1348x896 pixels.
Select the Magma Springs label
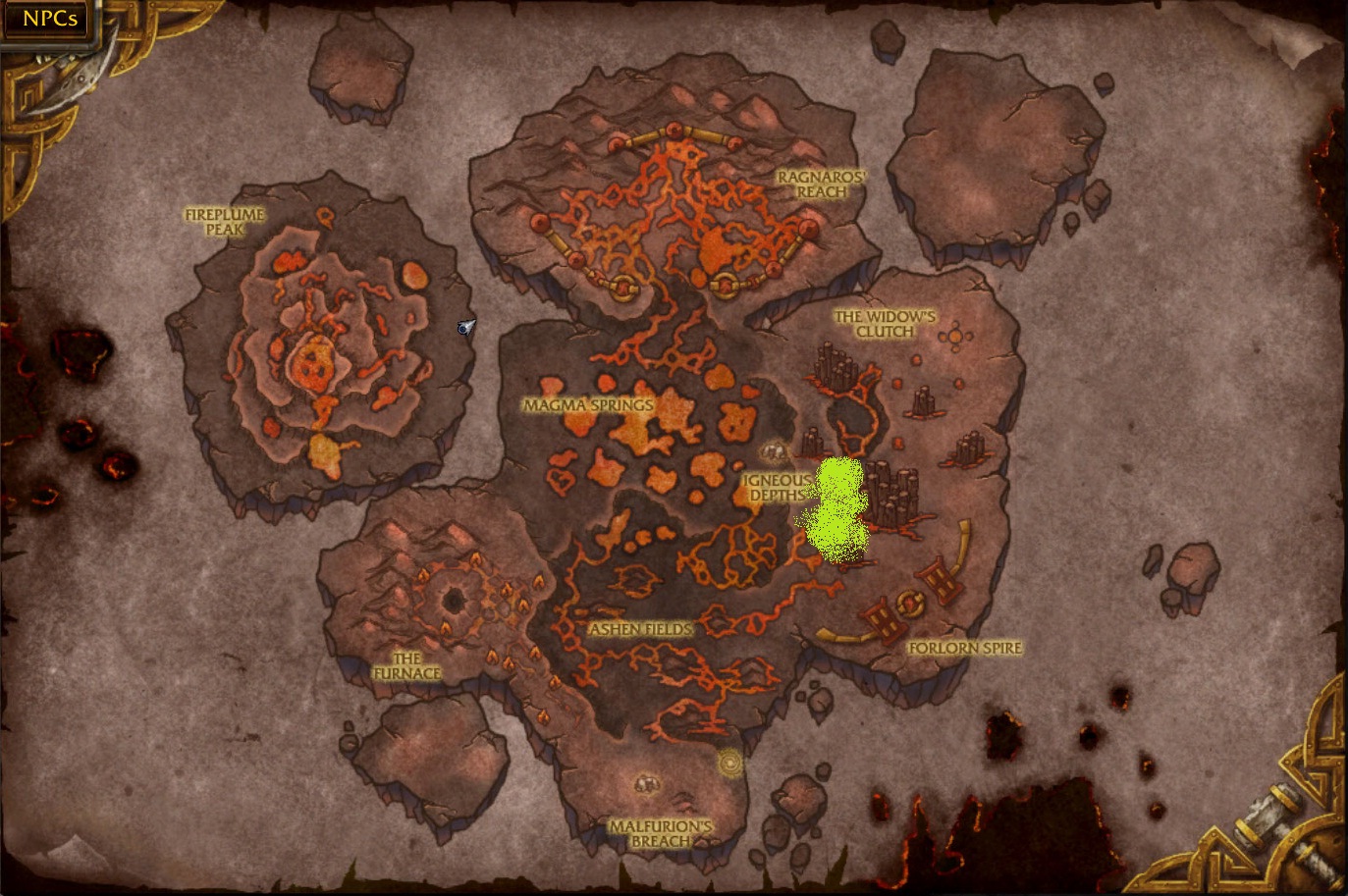[589, 403]
